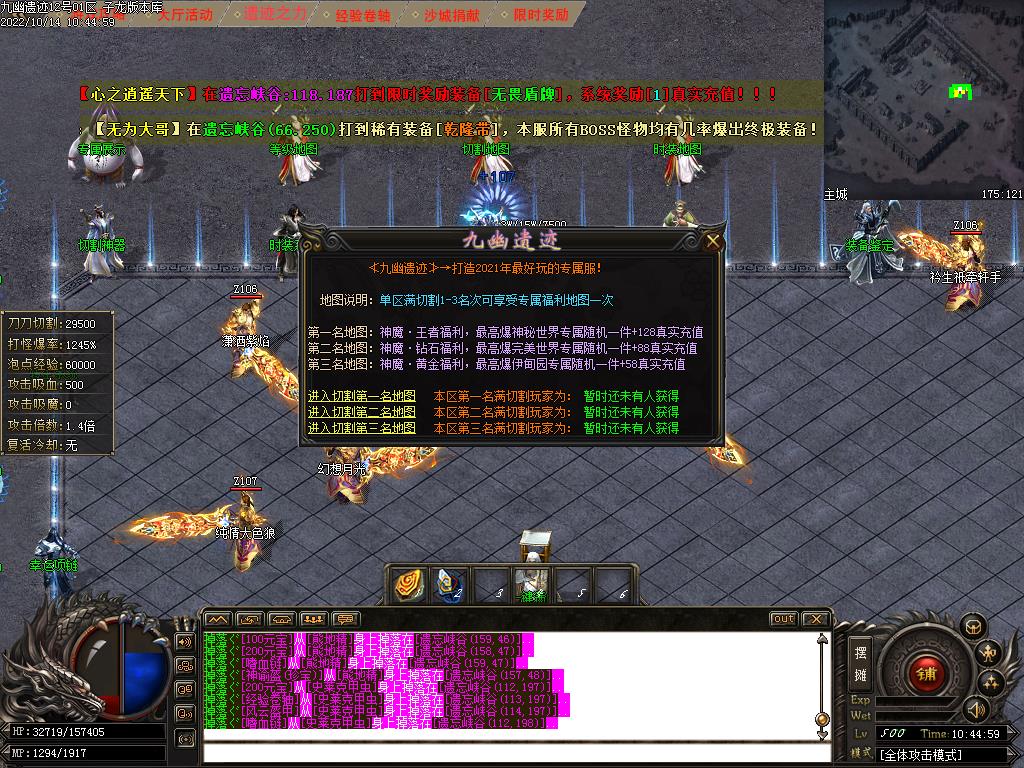Close the chat window with its X button

(x=815, y=619)
